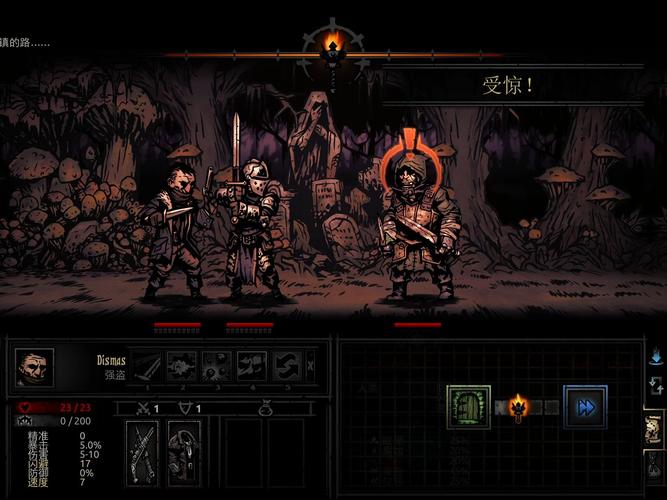Inspect the equipped dirk and pistol weapon
This screenshot has height=500, width=667.
tap(143, 452)
